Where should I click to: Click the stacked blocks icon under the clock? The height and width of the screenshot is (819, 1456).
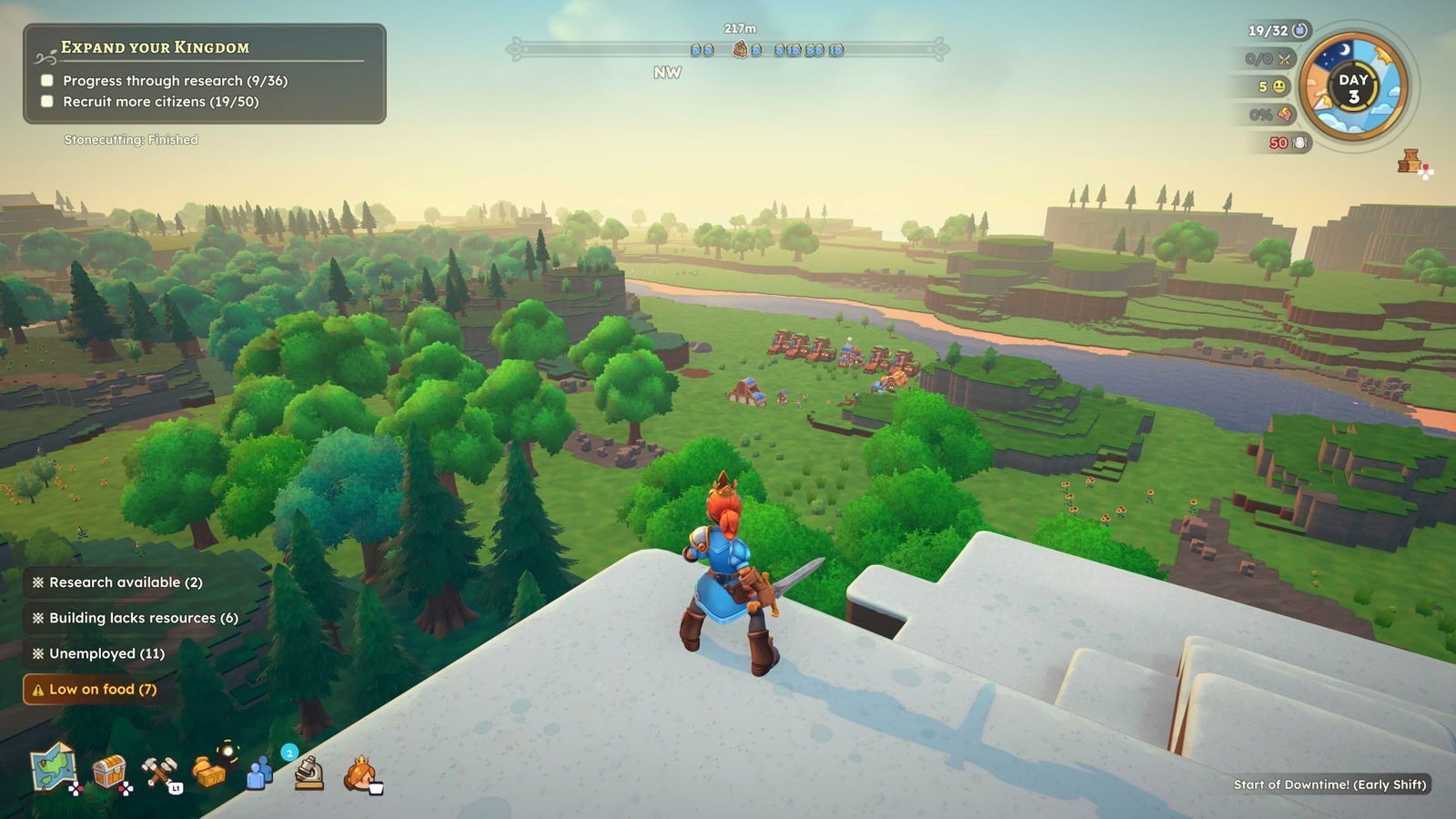point(1410,162)
